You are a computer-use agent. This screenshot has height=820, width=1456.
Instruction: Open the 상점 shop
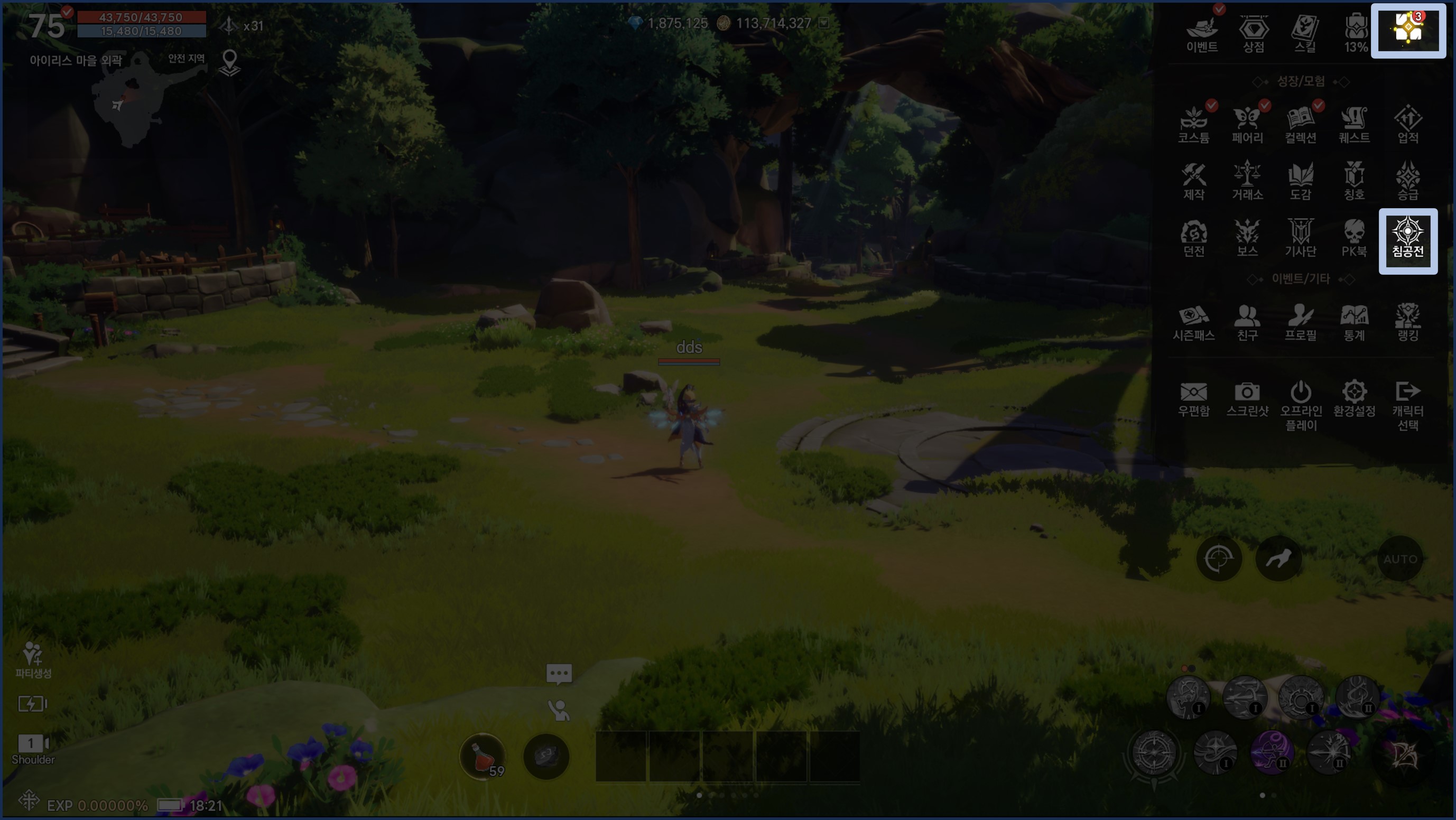click(1253, 33)
